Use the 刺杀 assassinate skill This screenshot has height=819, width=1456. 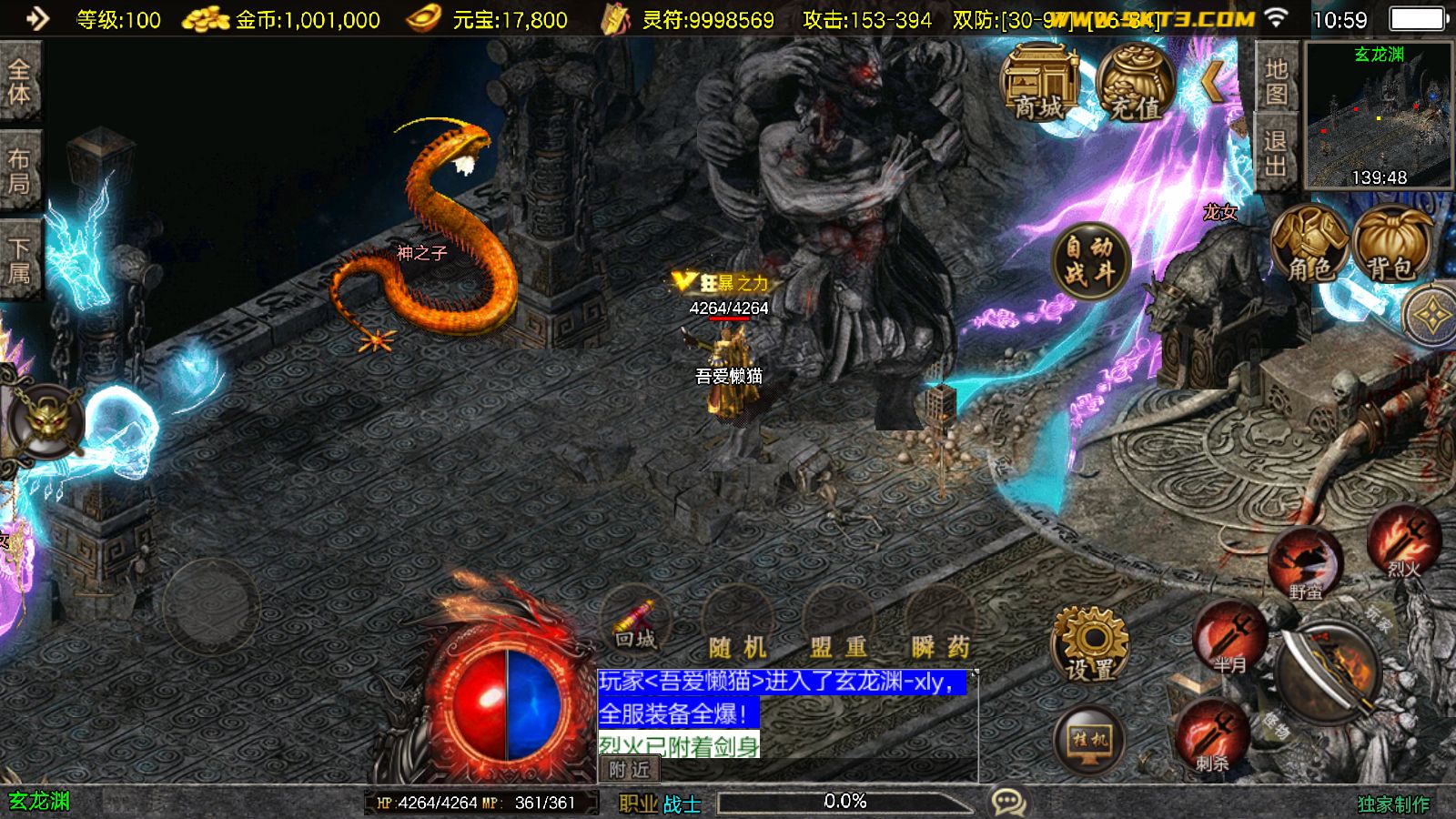1211,735
